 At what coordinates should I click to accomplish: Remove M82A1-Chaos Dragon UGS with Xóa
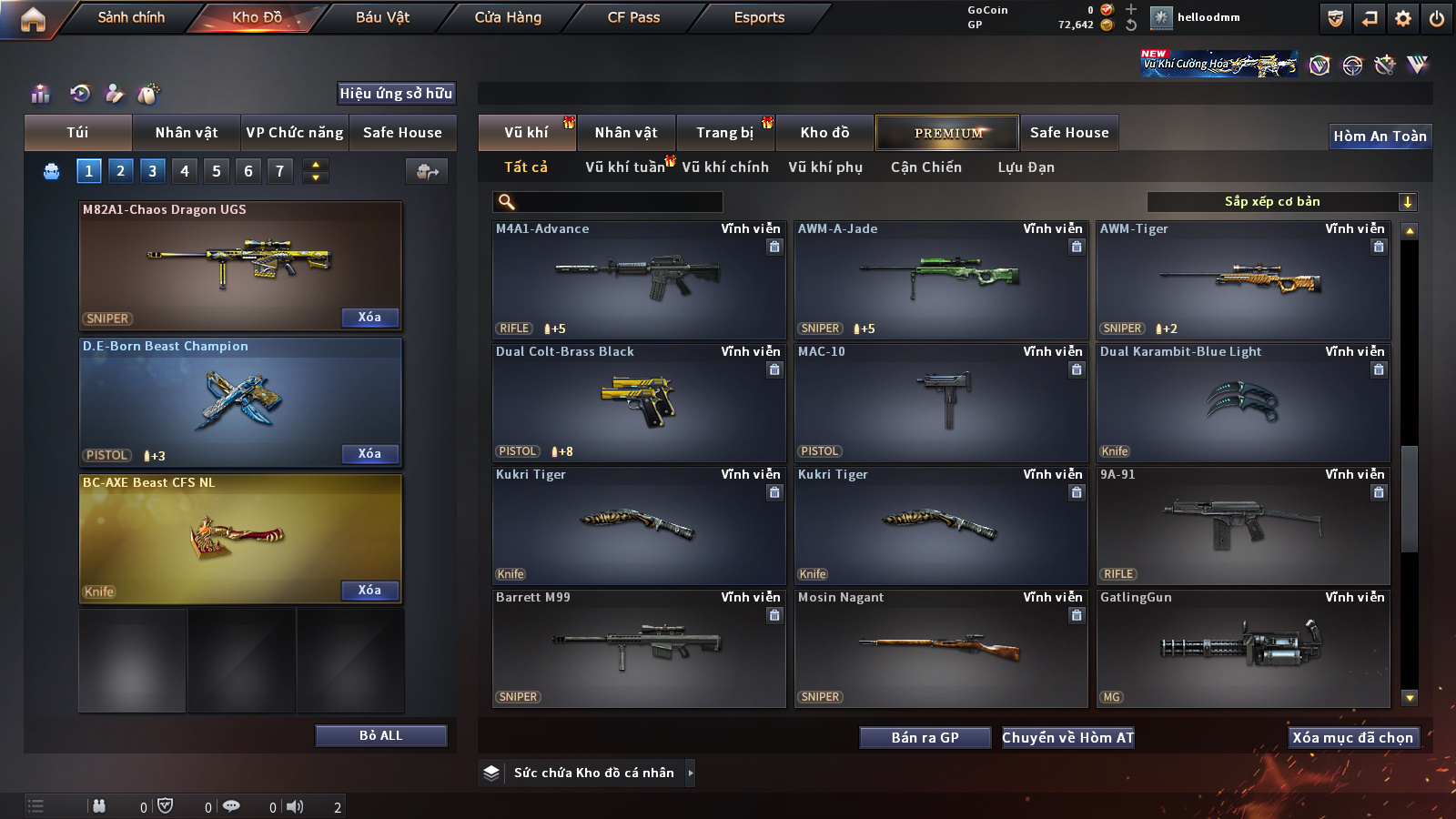(369, 318)
